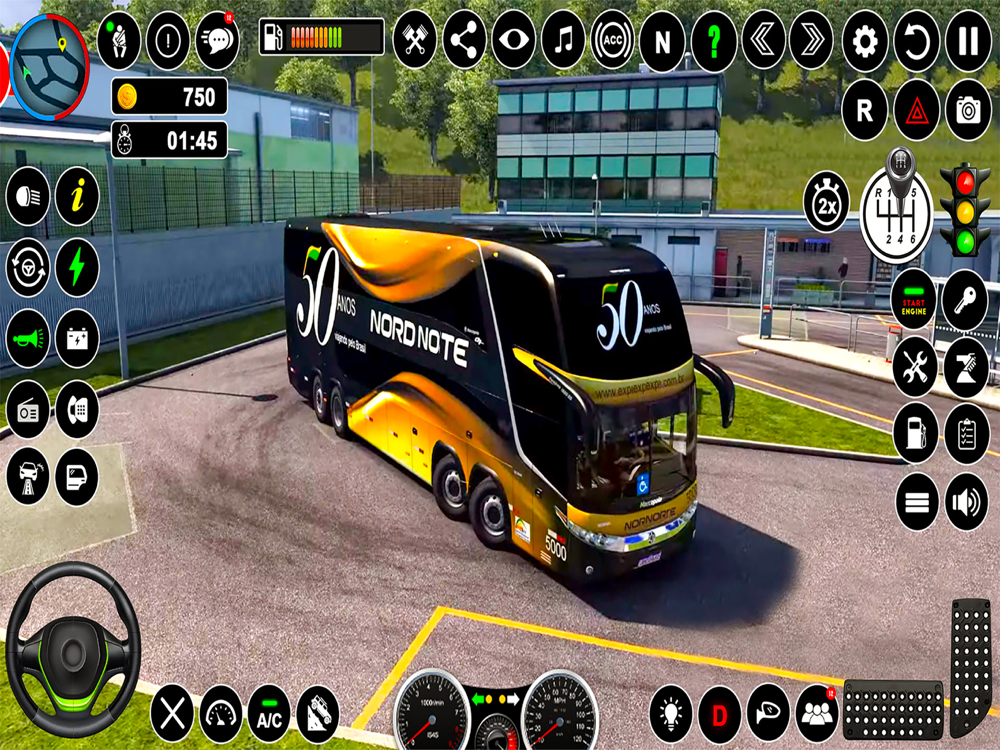The height and width of the screenshot is (750, 1000).
Task: Tap the camera screenshot button
Action: 967,110
